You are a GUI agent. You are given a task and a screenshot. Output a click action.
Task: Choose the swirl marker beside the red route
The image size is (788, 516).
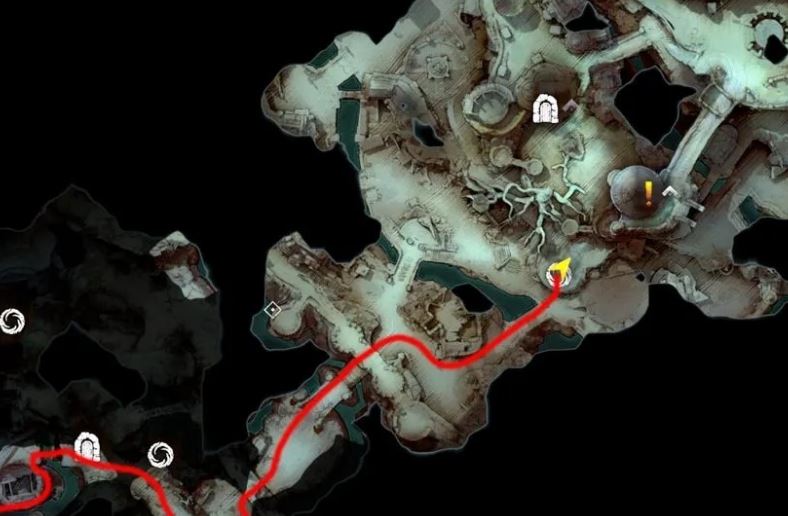tap(158, 455)
